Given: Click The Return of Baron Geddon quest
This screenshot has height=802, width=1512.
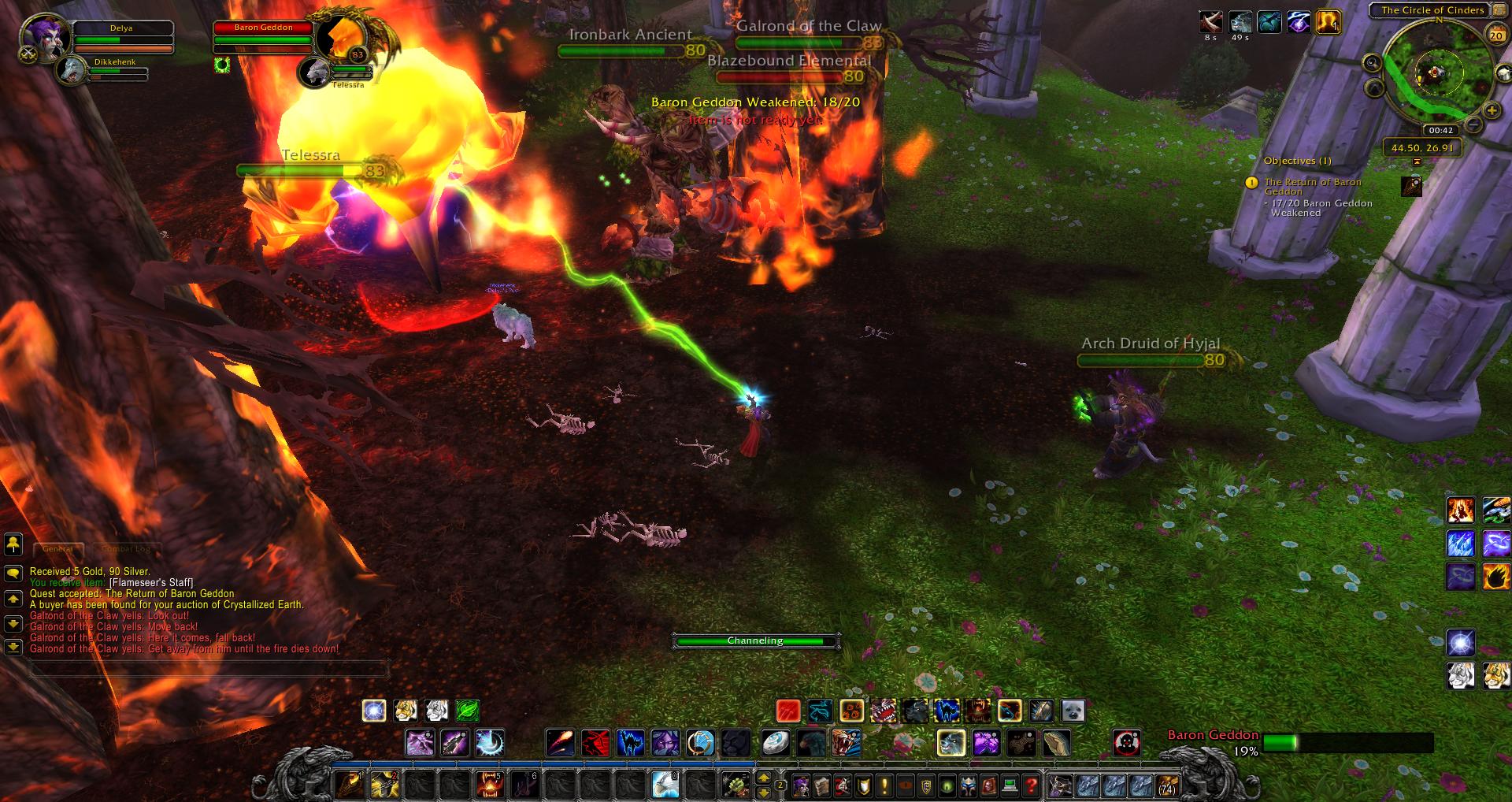Looking at the screenshot, I should coord(1312,187).
